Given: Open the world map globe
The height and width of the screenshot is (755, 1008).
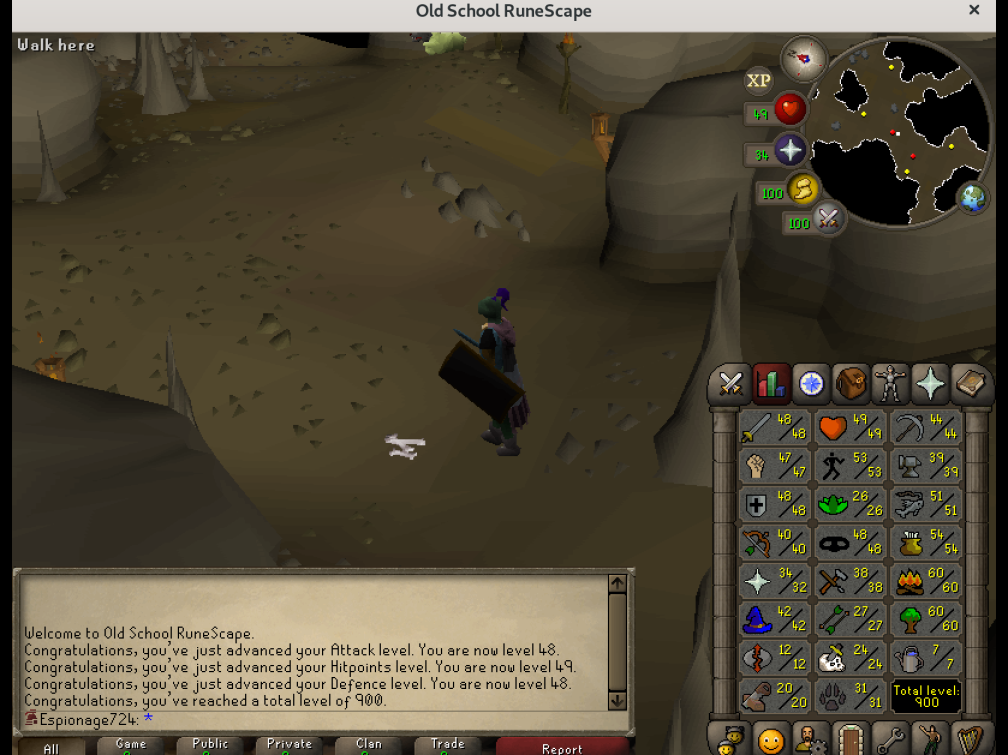Looking at the screenshot, I should coord(972,198).
